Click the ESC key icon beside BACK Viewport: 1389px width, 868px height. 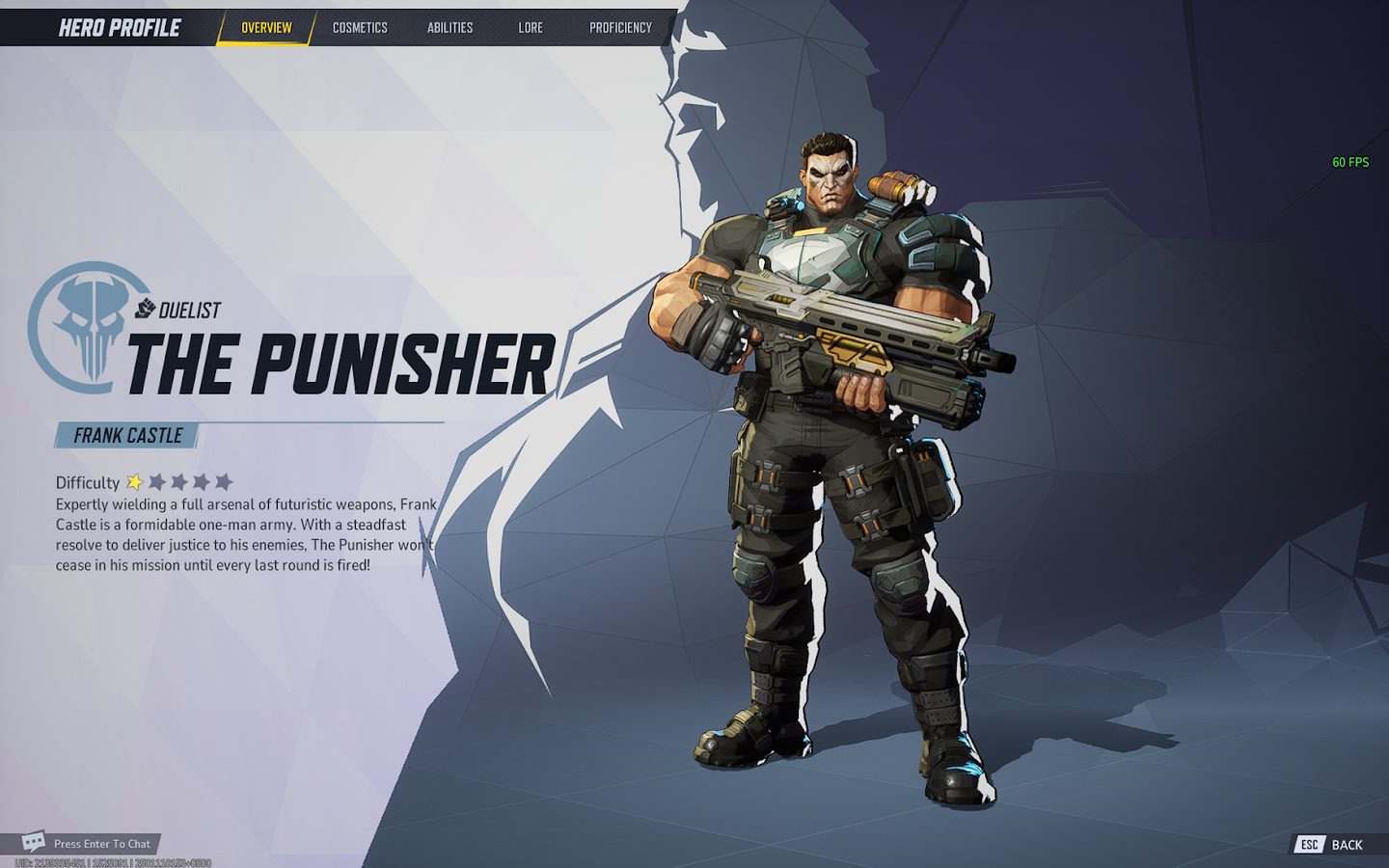pos(1309,845)
